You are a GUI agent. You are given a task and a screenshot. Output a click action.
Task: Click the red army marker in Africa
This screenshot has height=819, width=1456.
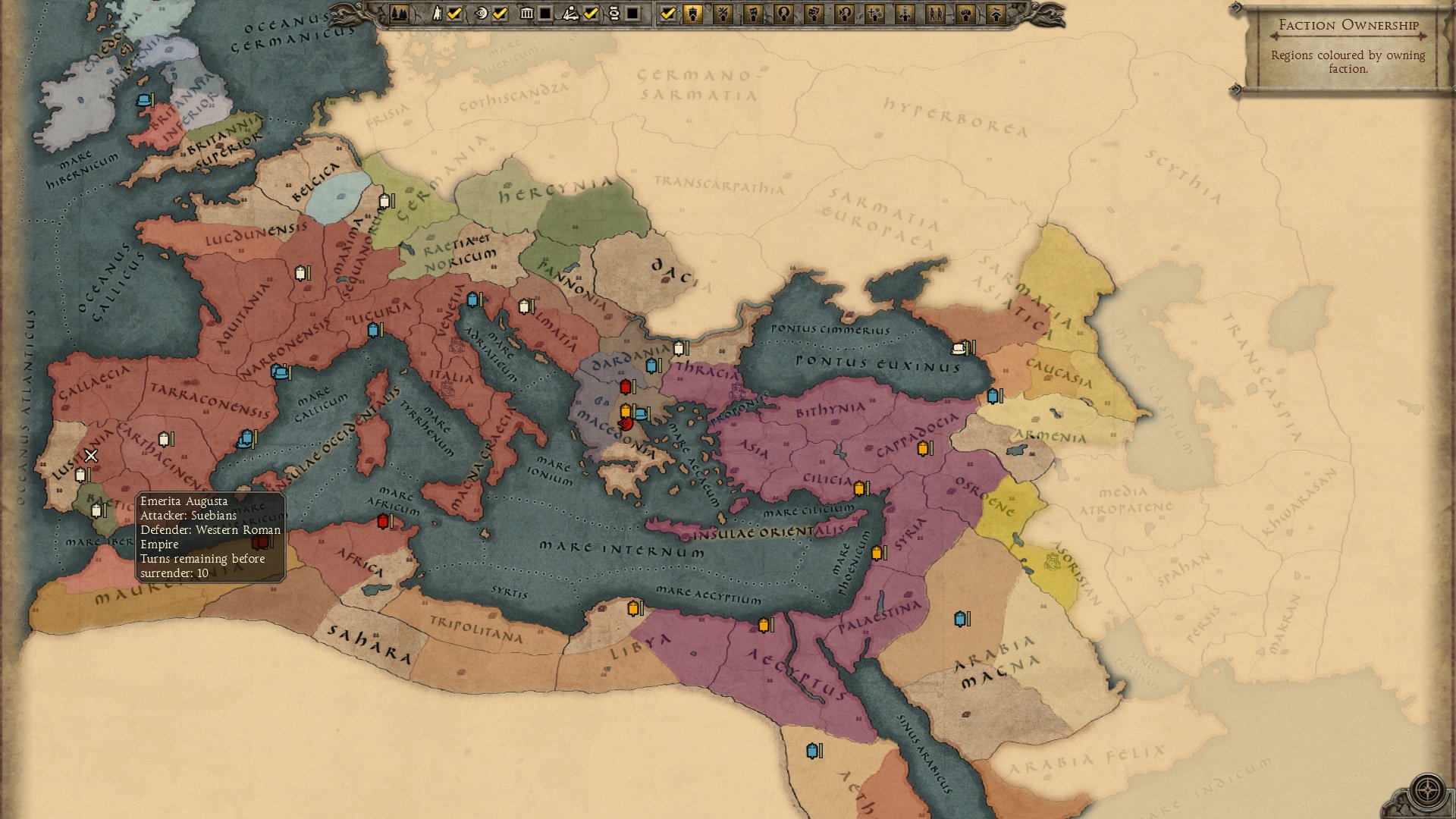(x=383, y=521)
